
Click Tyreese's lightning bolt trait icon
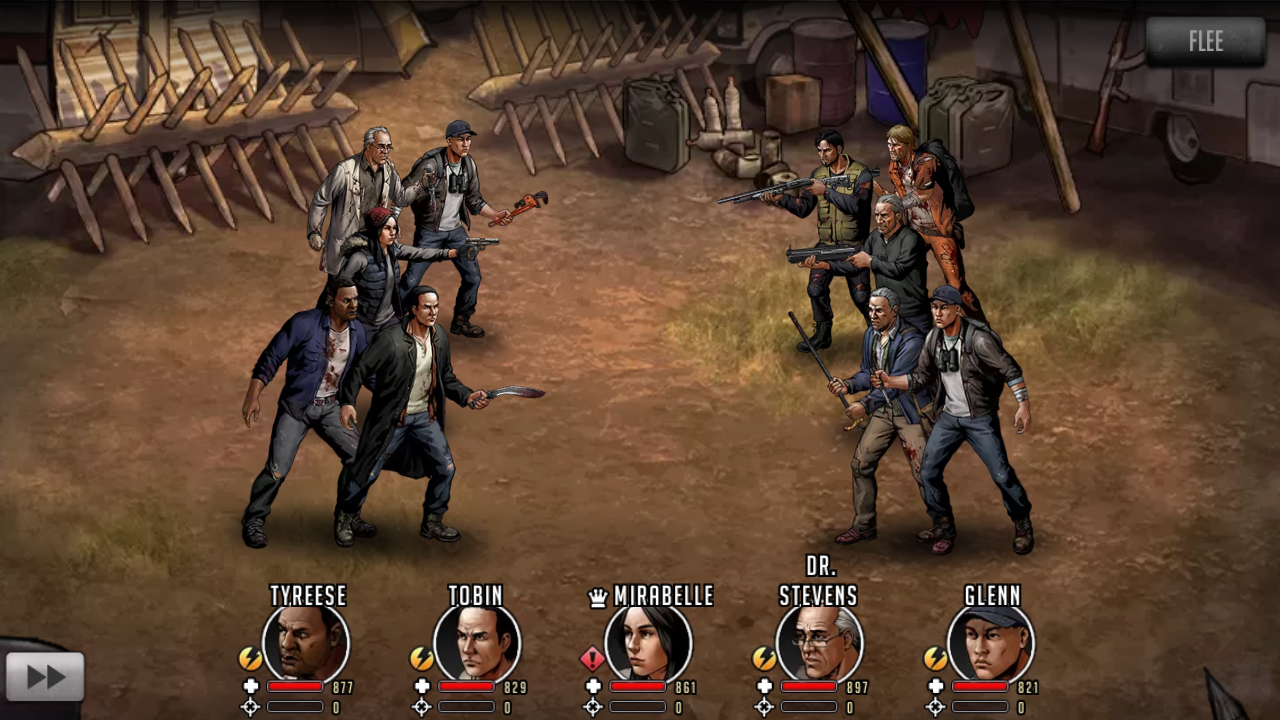coord(250,658)
